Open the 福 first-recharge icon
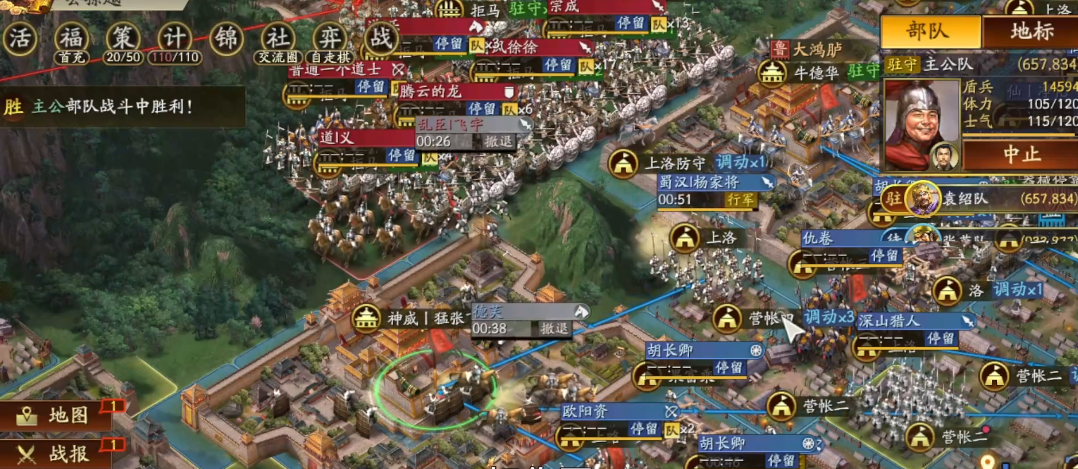This screenshot has width=1078, height=469. click(70, 38)
